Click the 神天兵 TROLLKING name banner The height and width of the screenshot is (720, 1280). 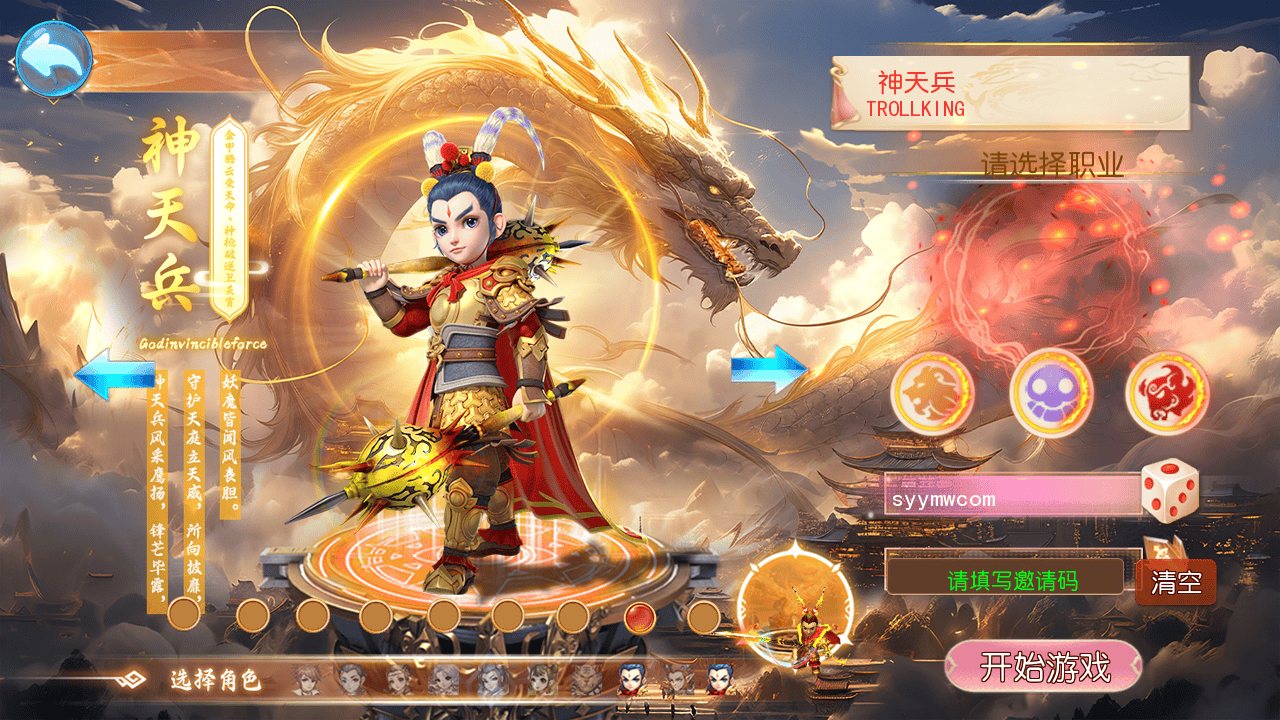coord(1010,93)
